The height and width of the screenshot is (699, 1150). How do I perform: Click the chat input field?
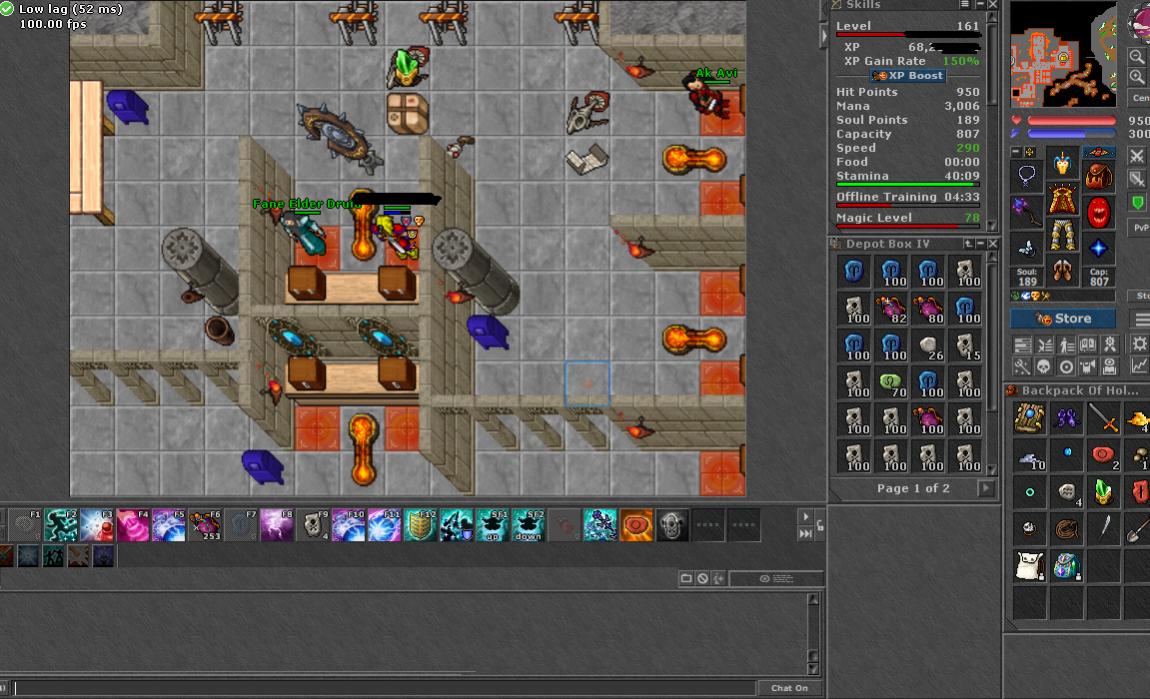(380, 688)
